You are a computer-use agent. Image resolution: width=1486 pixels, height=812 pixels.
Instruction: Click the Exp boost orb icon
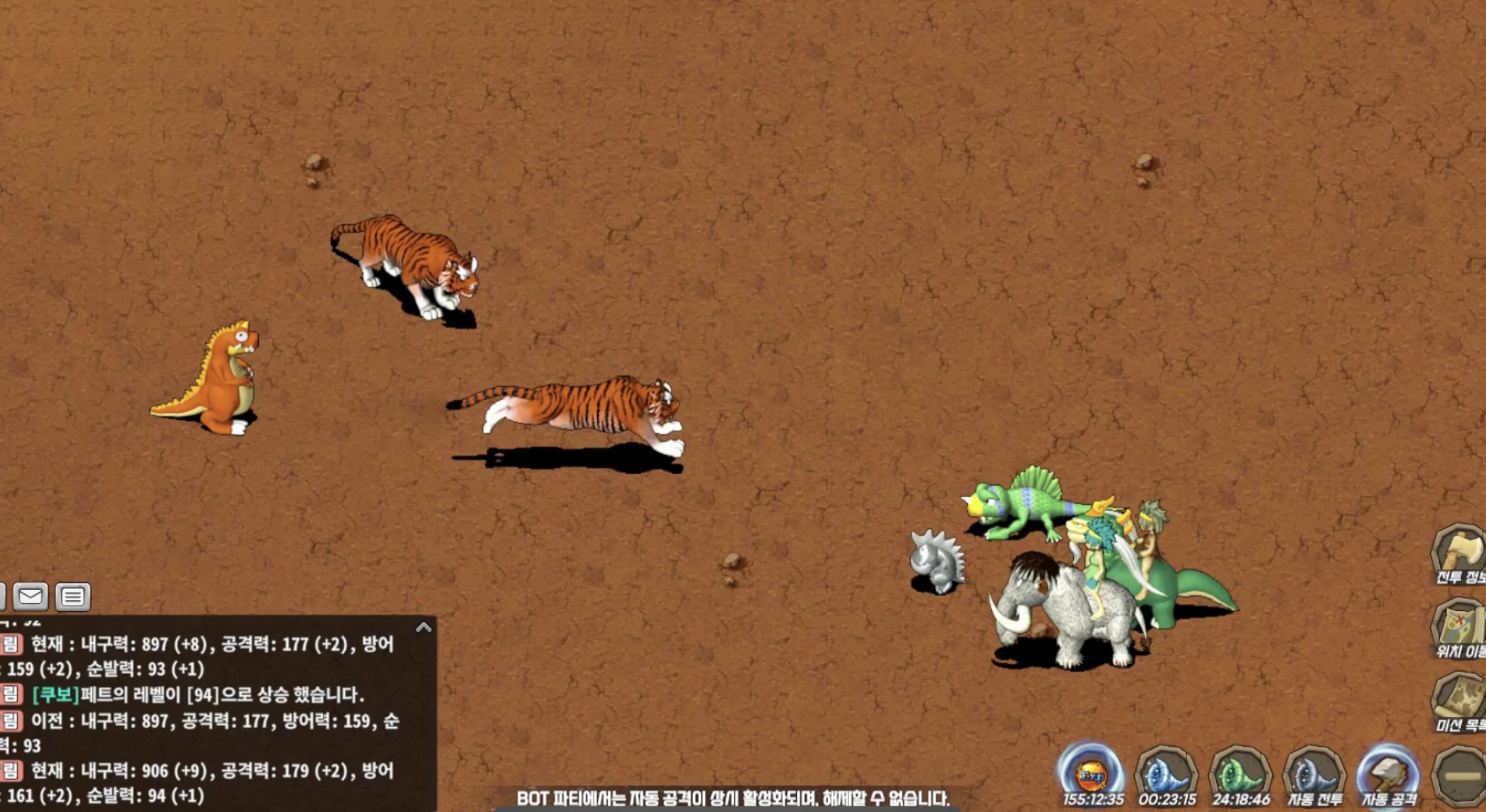(1091, 773)
